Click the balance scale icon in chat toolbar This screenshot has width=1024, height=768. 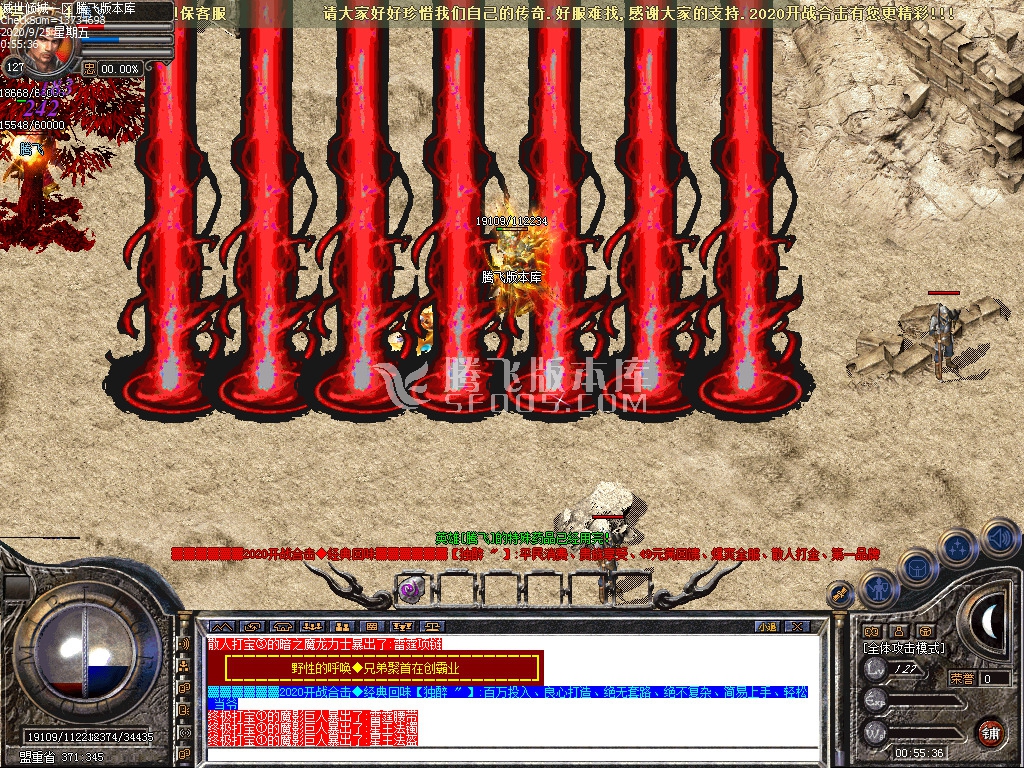click(433, 627)
